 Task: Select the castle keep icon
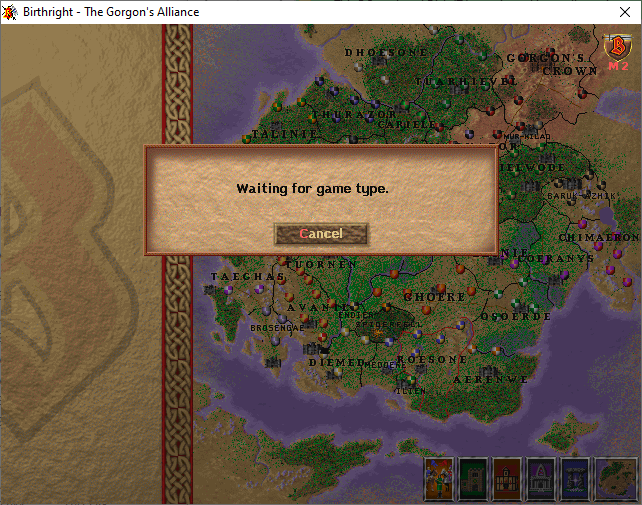[x=473, y=478]
